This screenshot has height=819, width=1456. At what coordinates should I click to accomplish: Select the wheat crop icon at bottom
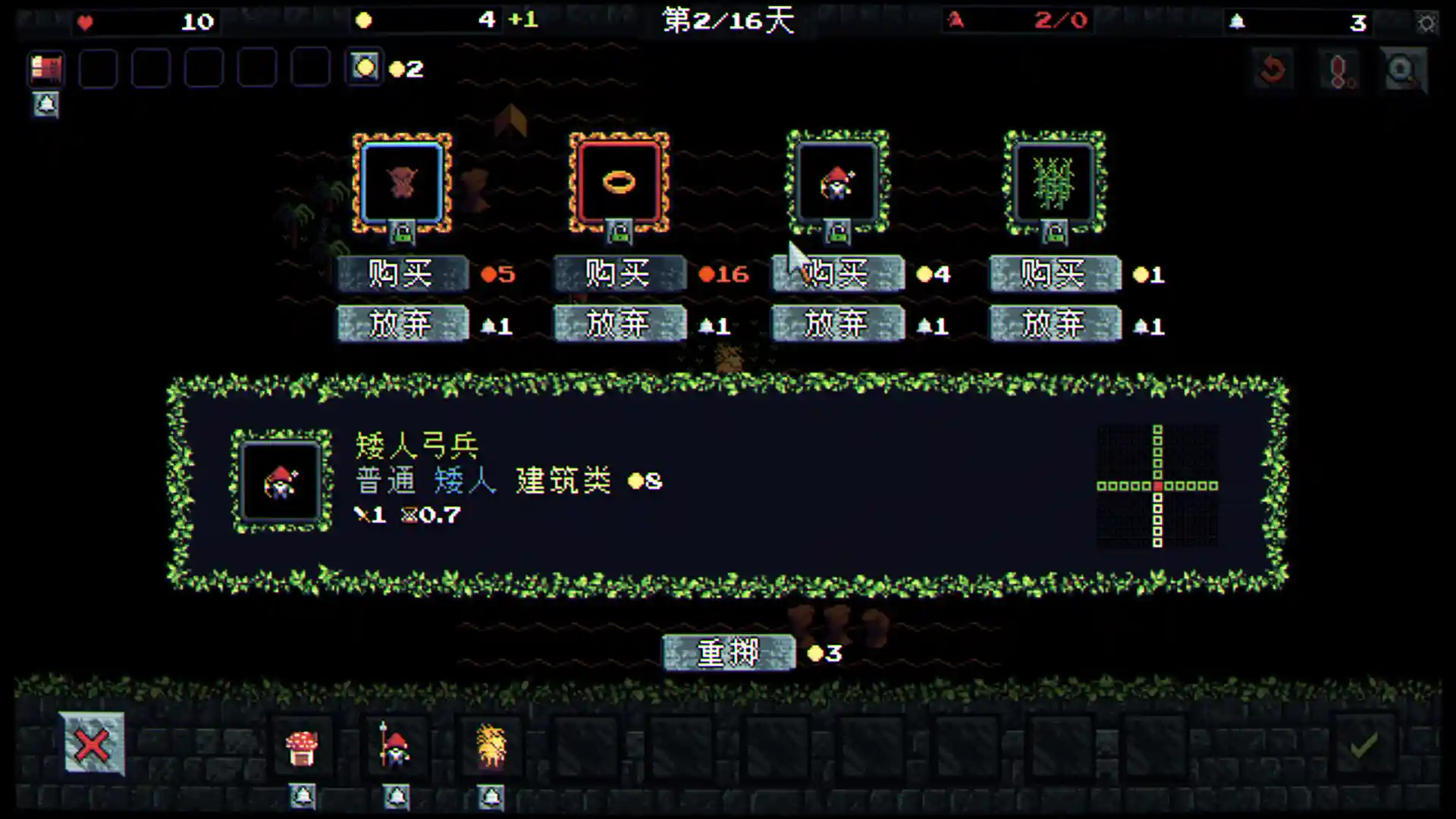click(490, 746)
